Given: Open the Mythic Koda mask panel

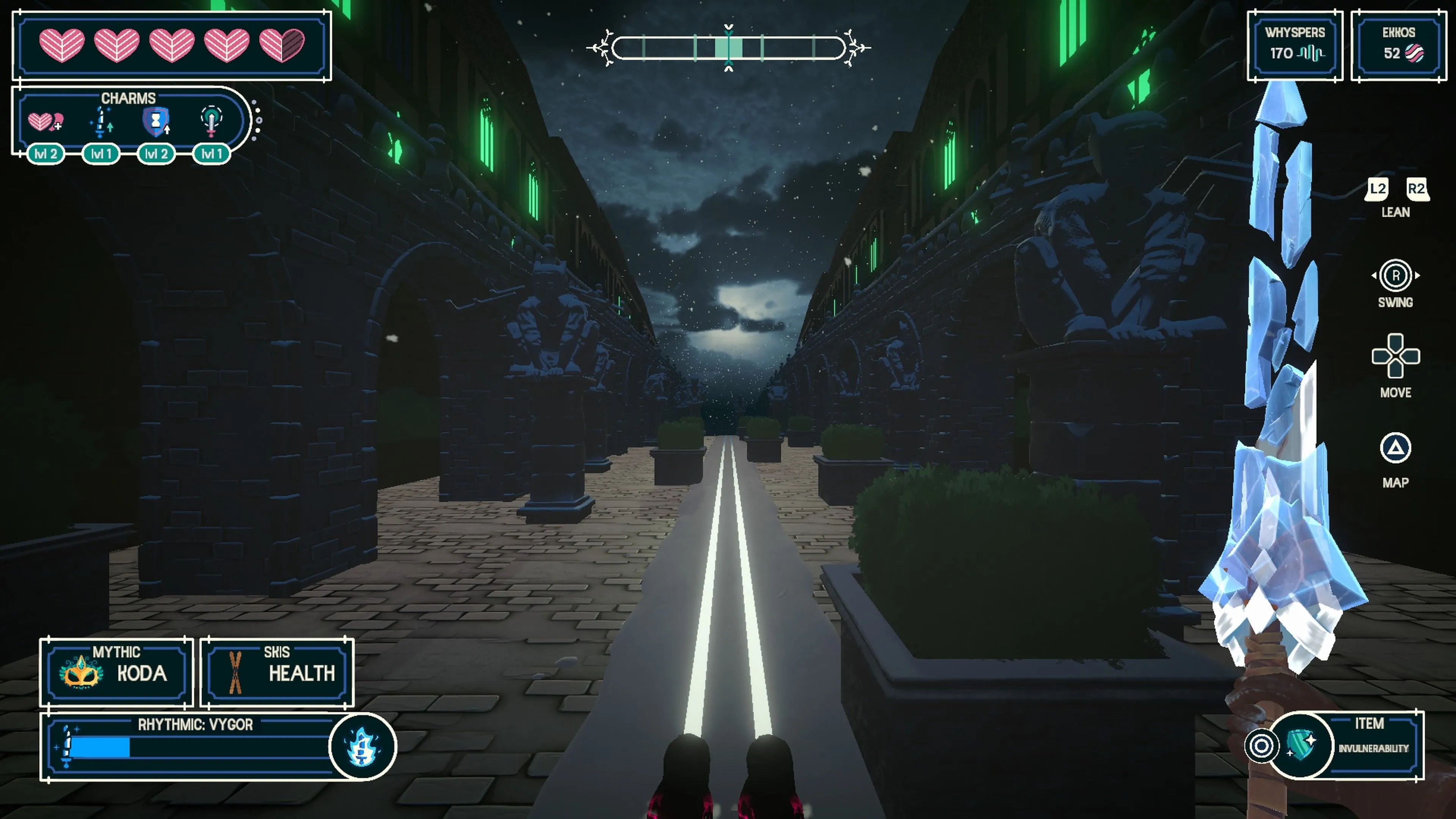Looking at the screenshot, I should point(116,672).
